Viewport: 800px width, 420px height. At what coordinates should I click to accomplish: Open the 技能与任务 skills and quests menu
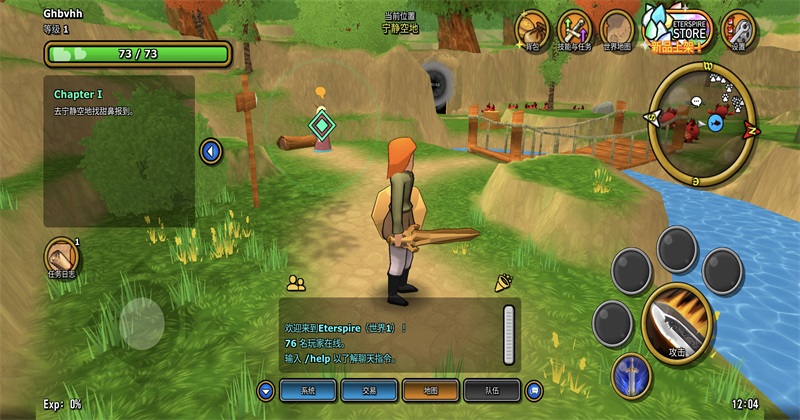click(x=575, y=29)
